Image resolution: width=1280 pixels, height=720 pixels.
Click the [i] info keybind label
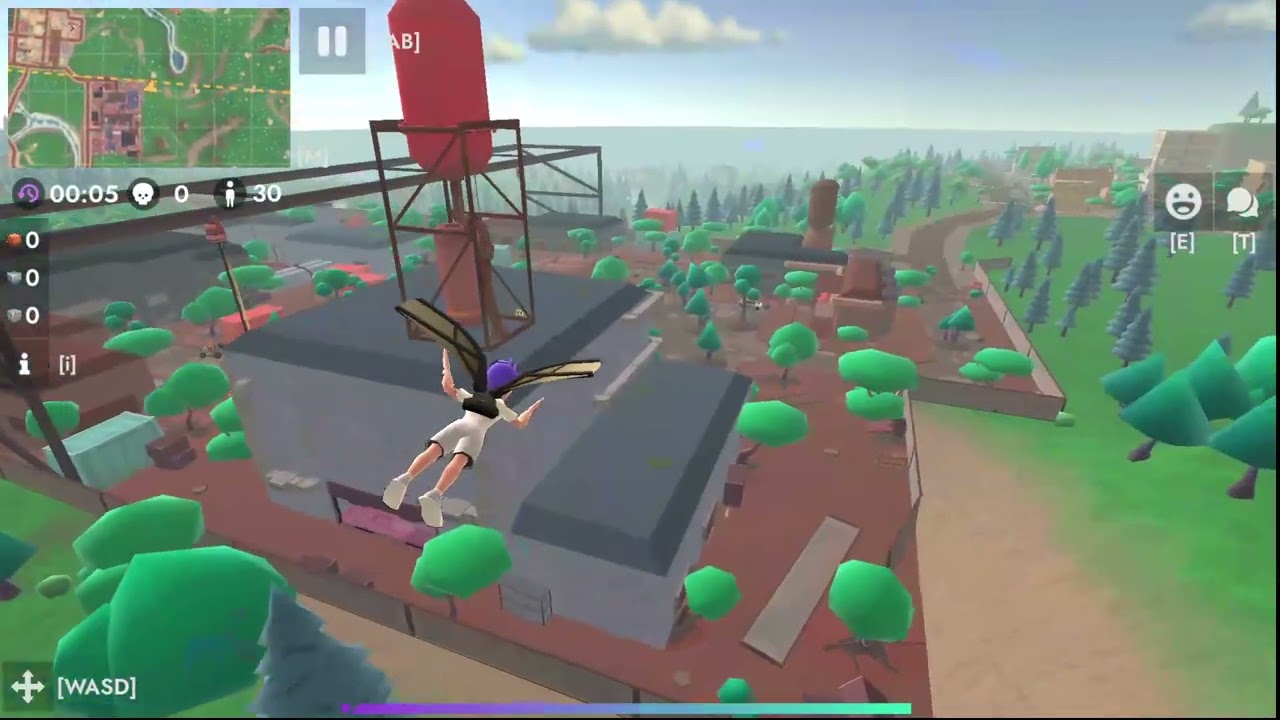pyautogui.click(x=66, y=365)
